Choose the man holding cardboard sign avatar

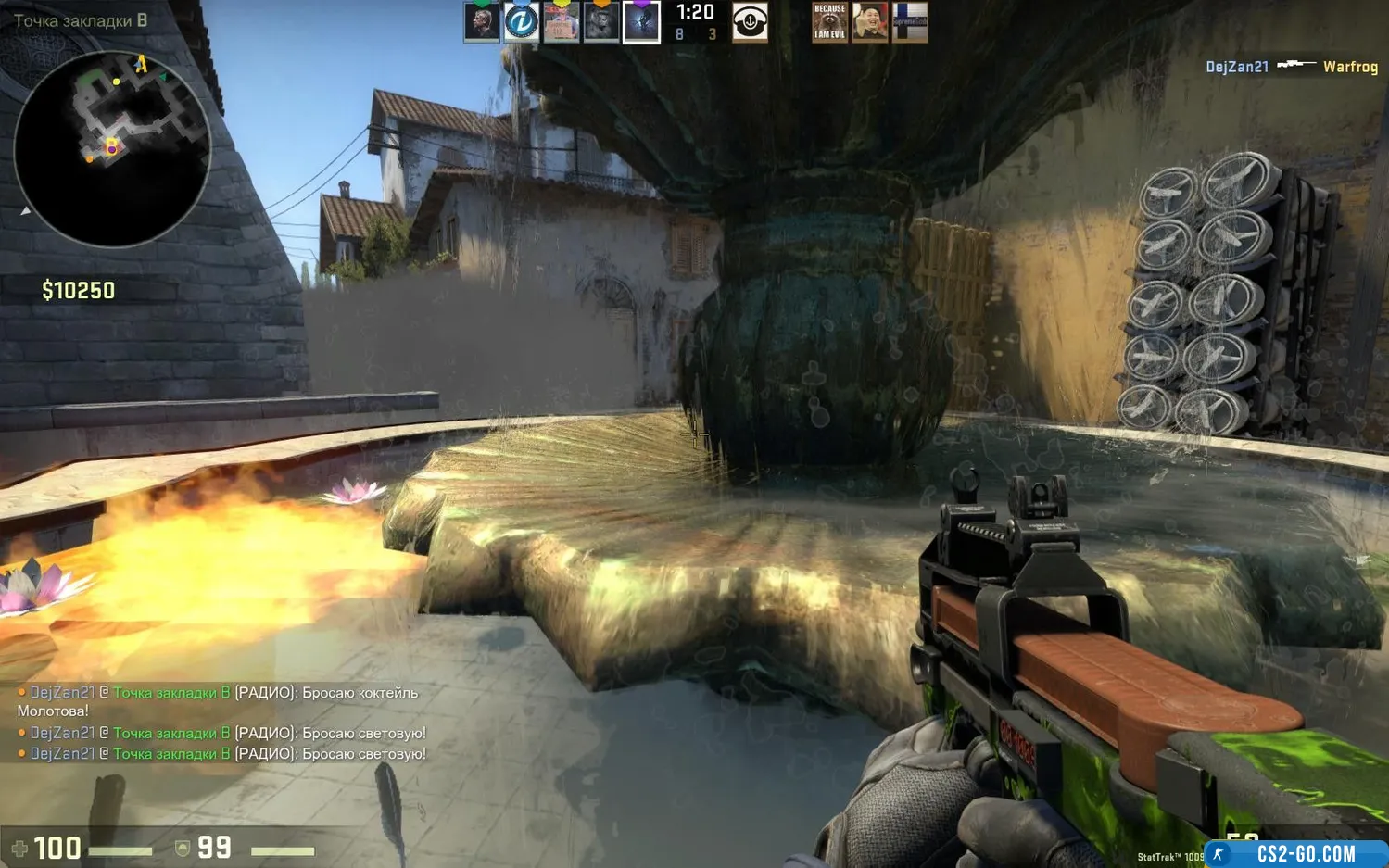(x=561, y=22)
